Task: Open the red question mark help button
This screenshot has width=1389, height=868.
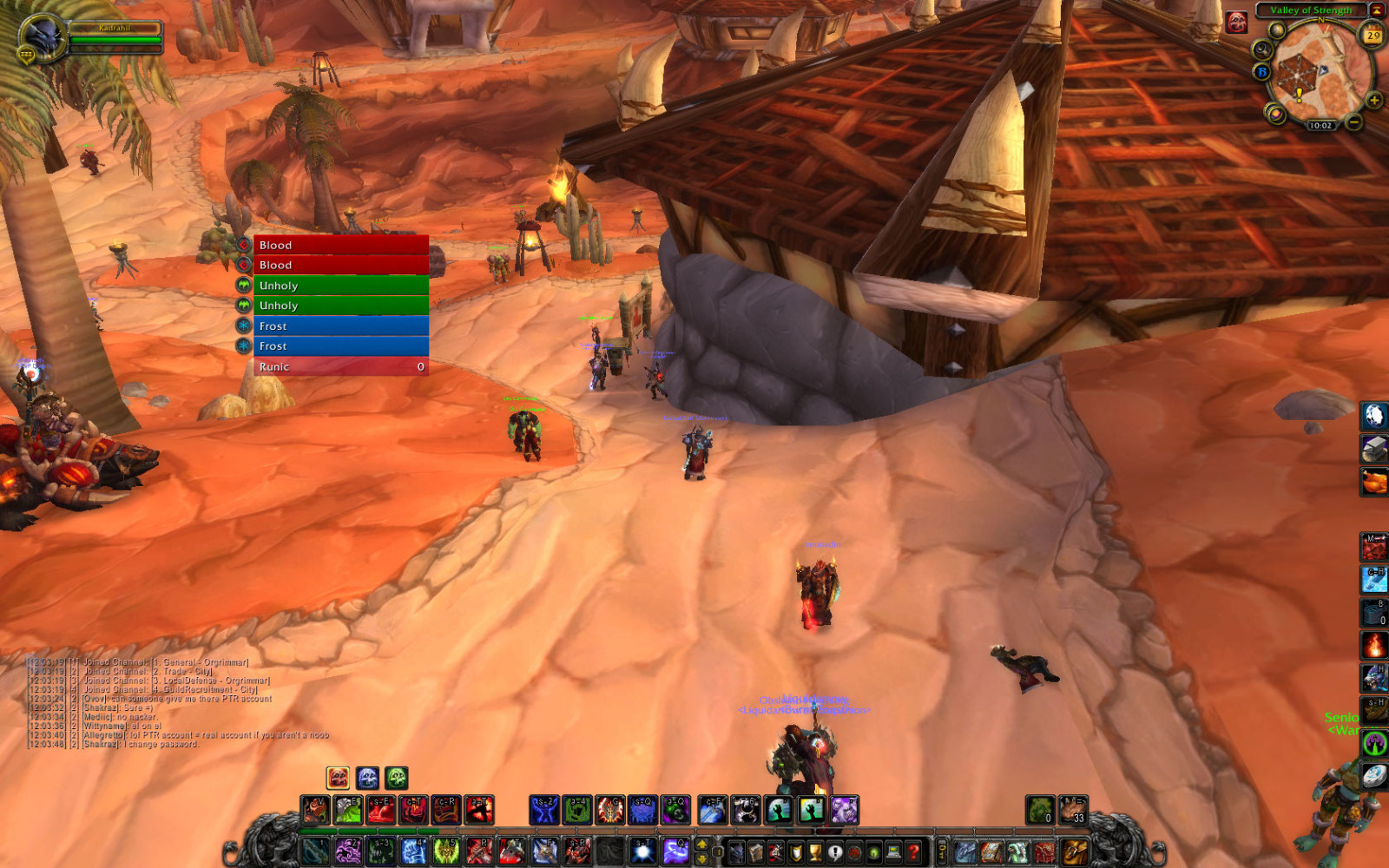Action: tap(912, 852)
